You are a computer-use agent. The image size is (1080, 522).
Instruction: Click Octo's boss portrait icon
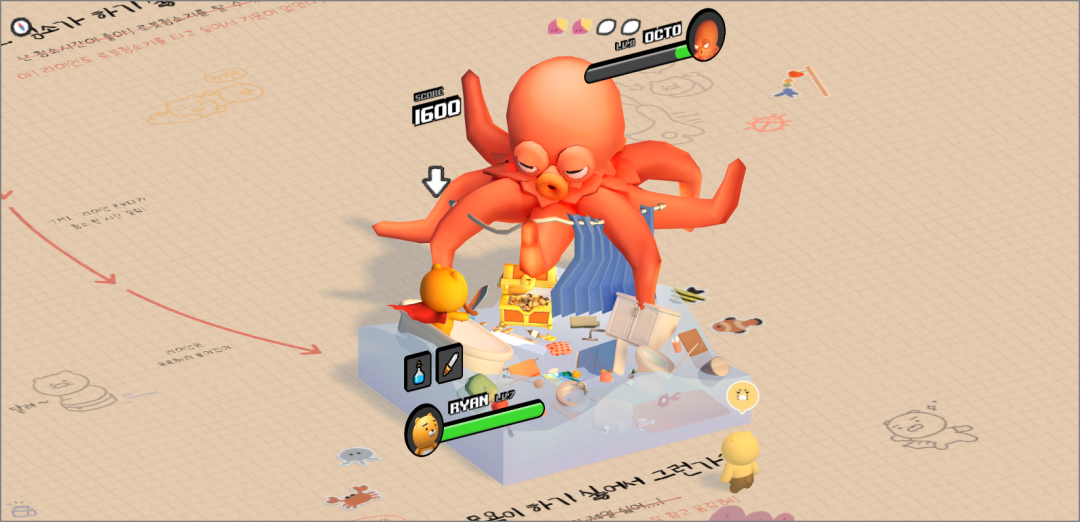pyautogui.click(x=707, y=36)
